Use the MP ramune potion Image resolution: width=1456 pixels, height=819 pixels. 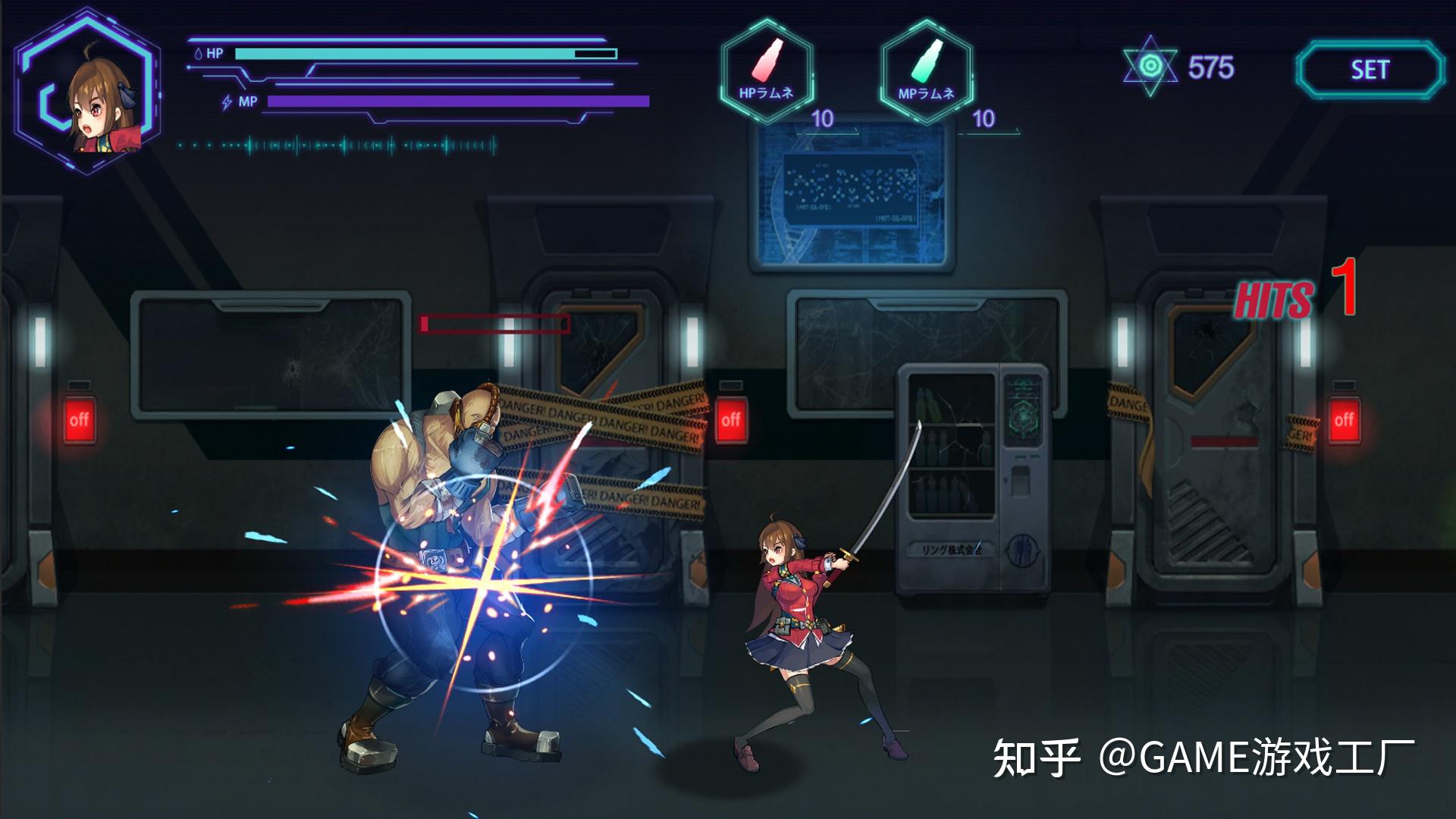pyautogui.click(x=926, y=70)
